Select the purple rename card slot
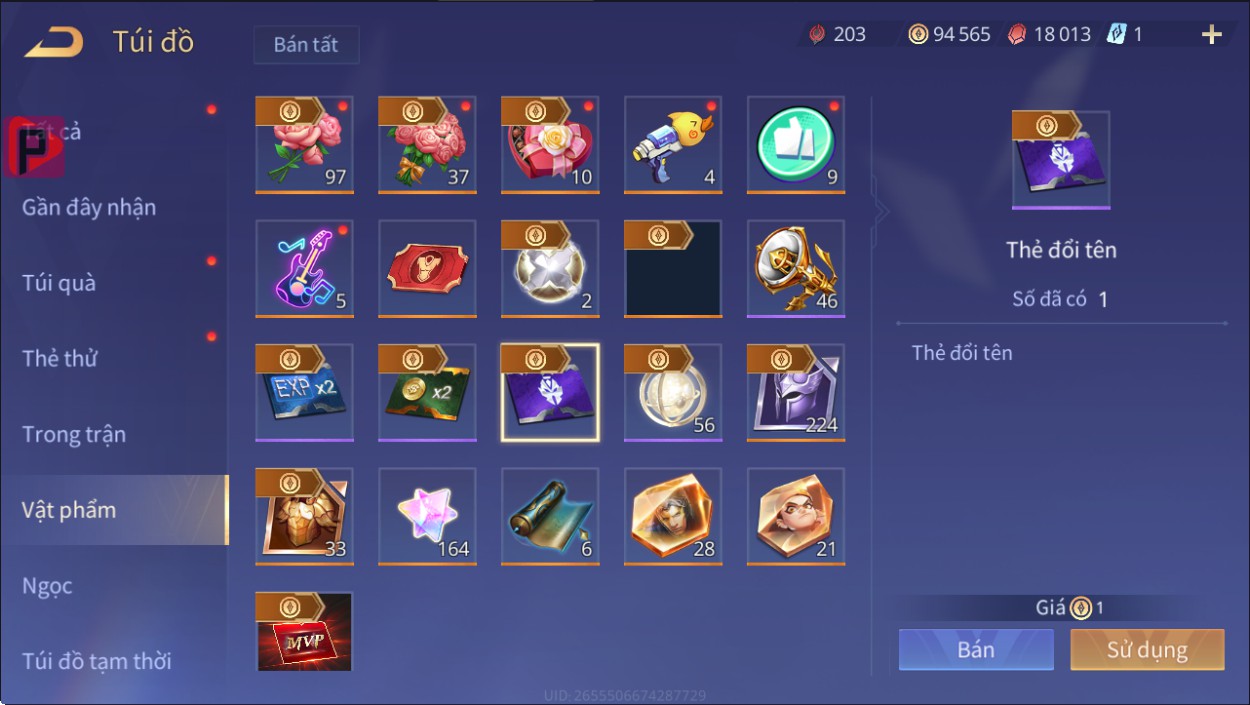Image resolution: width=1250 pixels, height=705 pixels. click(550, 392)
